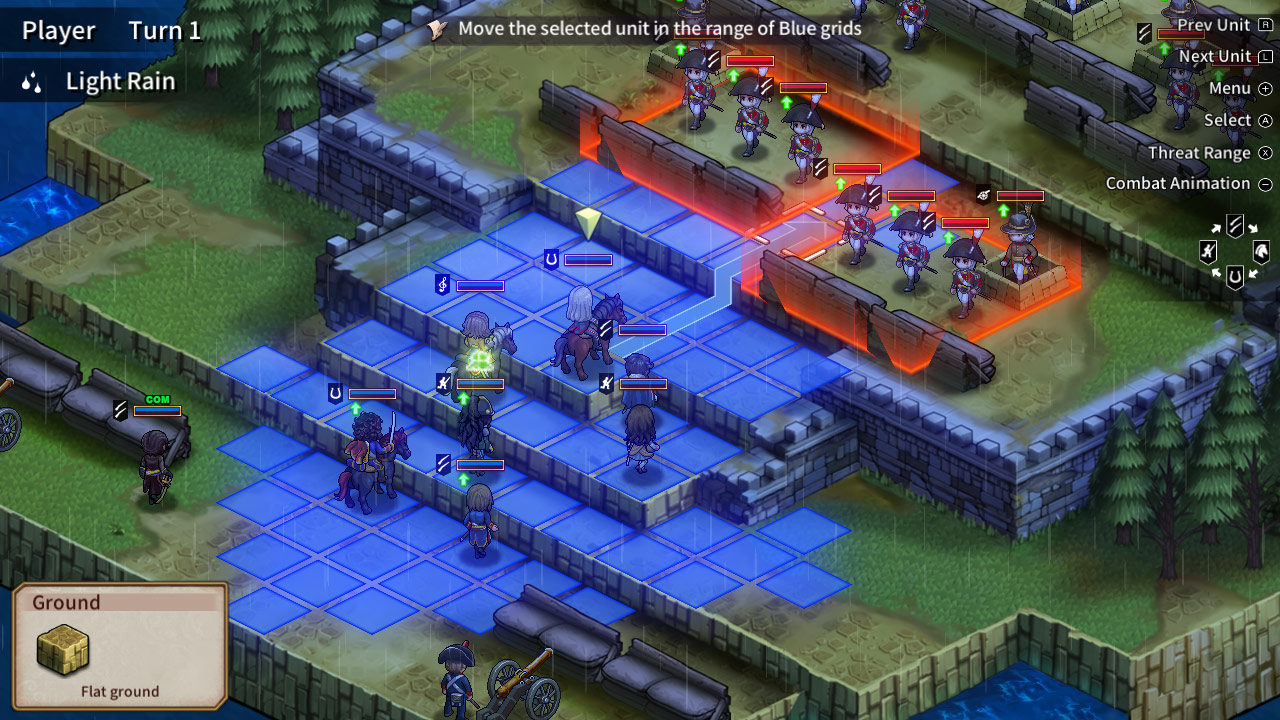Click the music note icon above the bard unit
This screenshot has width=1280, height=720.
(x=442, y=283)
